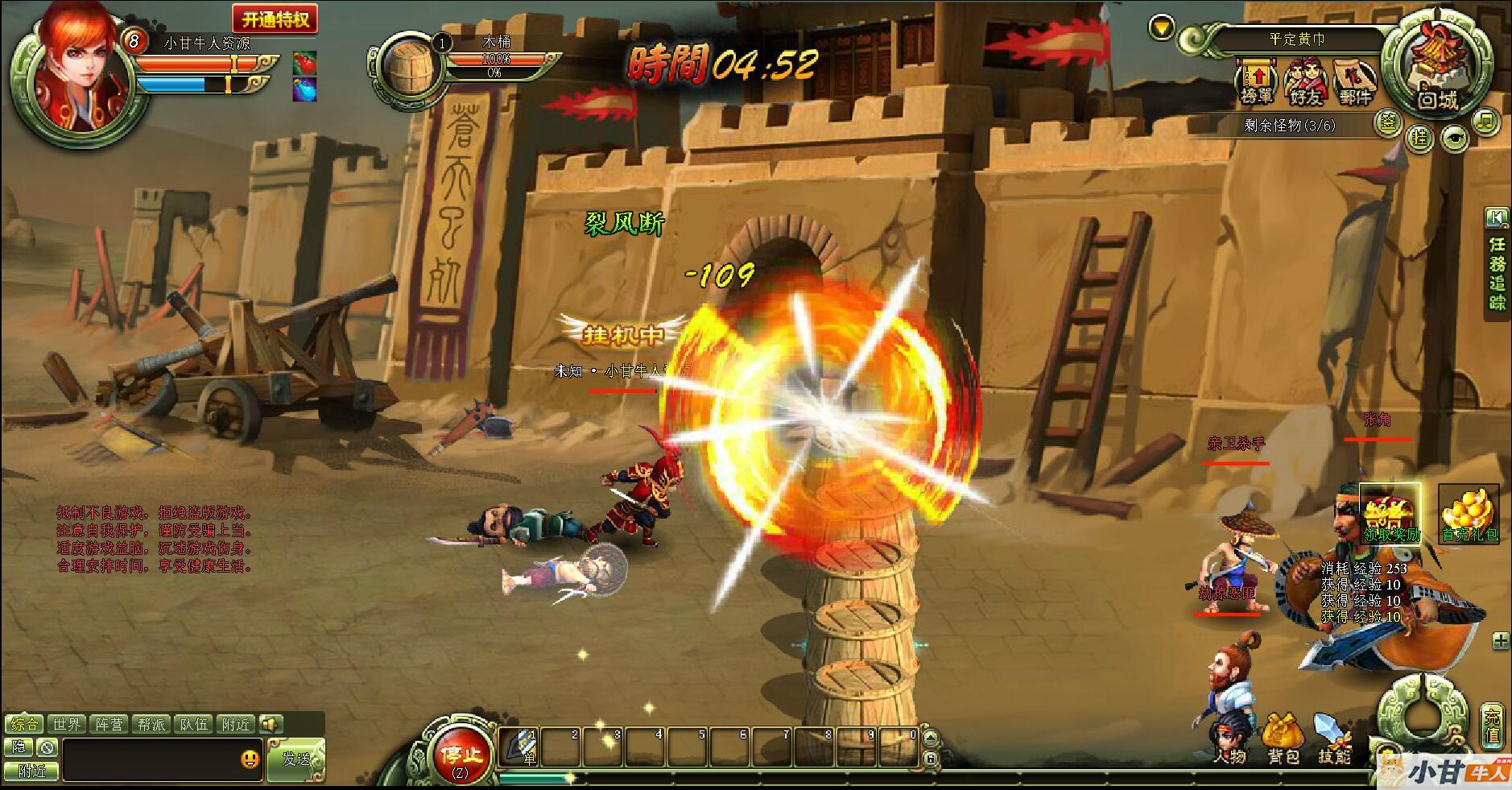1512x790 pixels.
Task: Open the 好友 friends list
Action: (x=1305, y=83)
